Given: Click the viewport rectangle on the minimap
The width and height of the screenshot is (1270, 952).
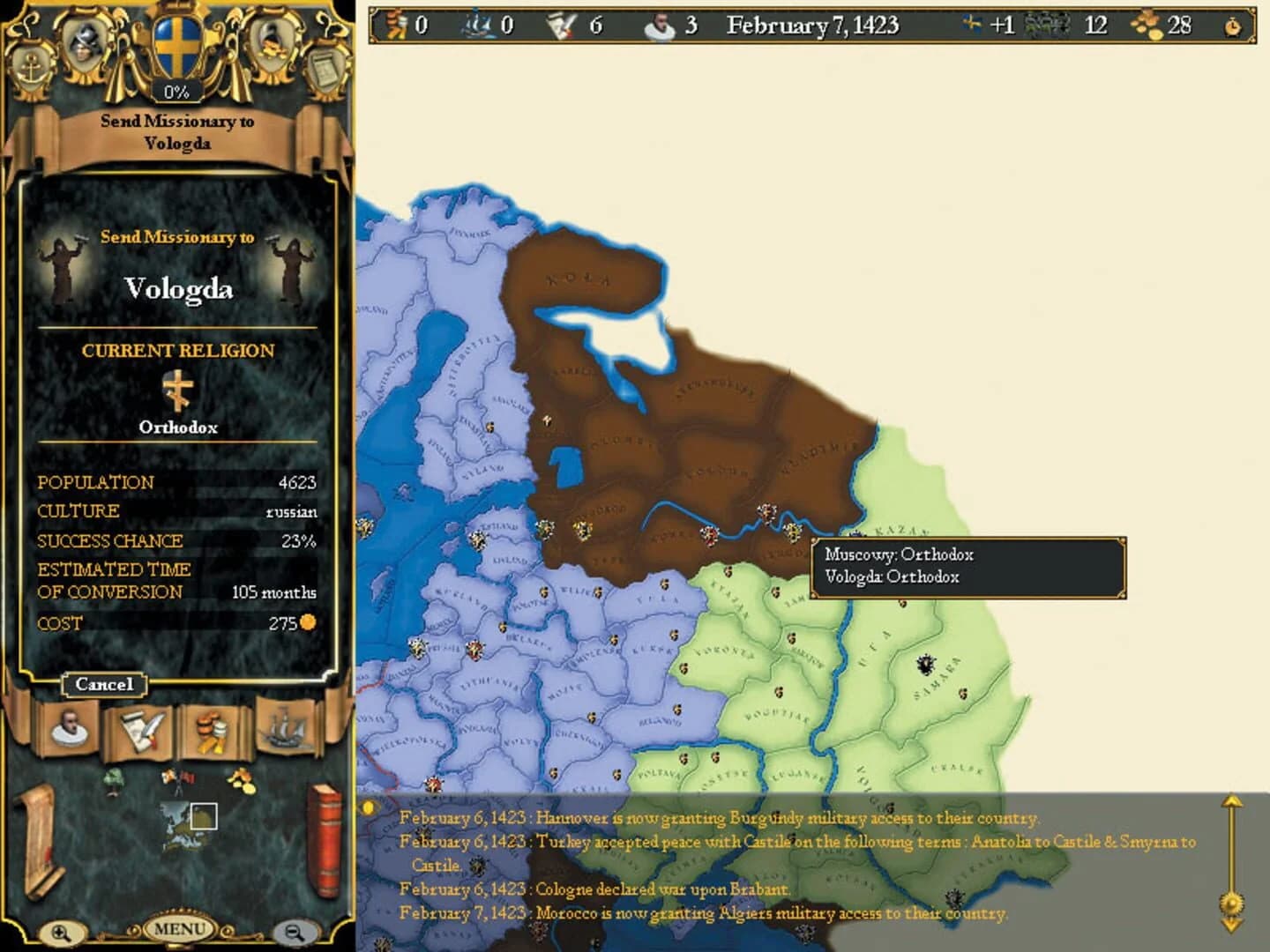Looking at the screenshot, I should (x=204, y=816).
